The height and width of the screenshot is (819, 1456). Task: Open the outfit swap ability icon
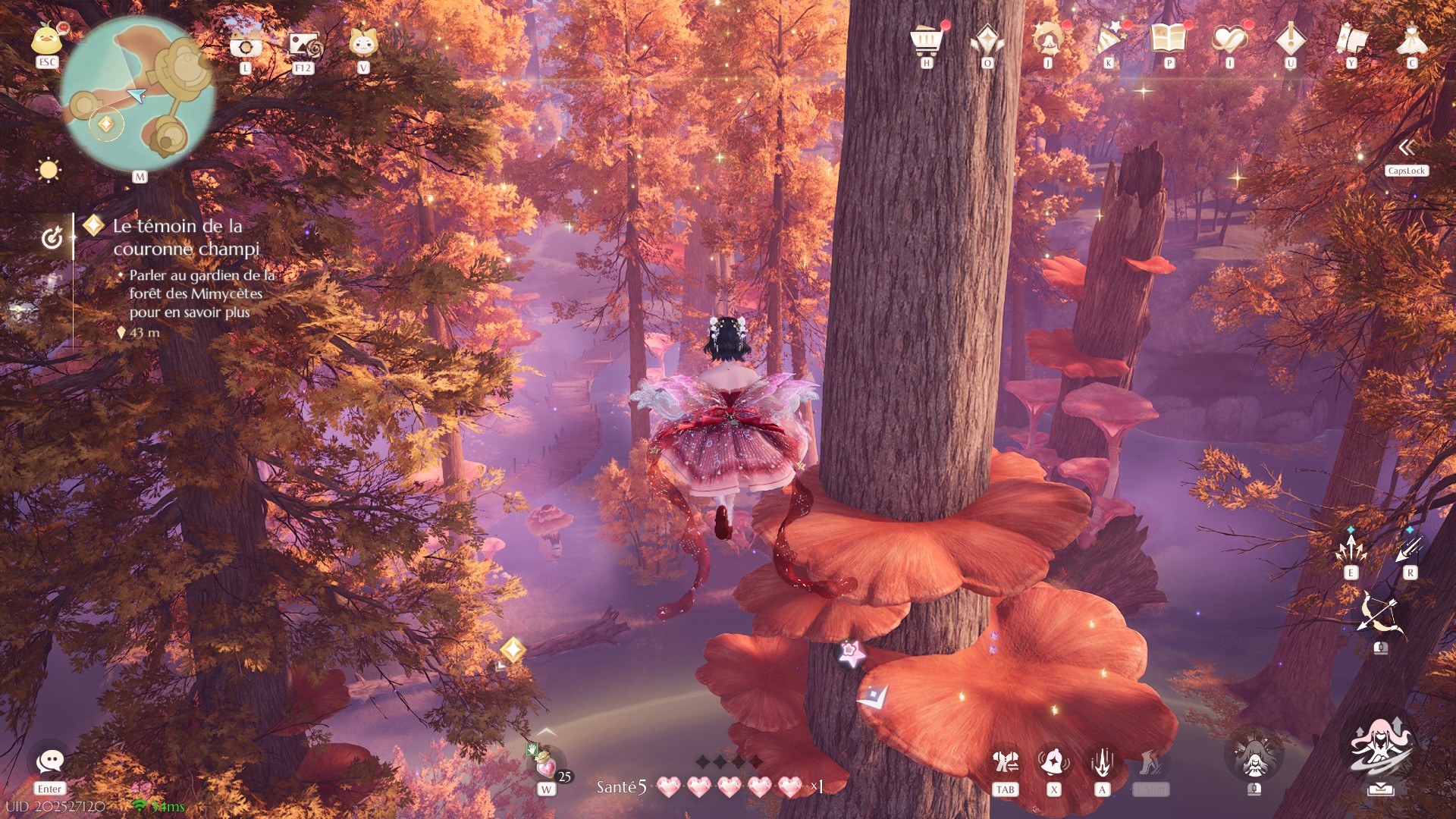point(1006,762)
